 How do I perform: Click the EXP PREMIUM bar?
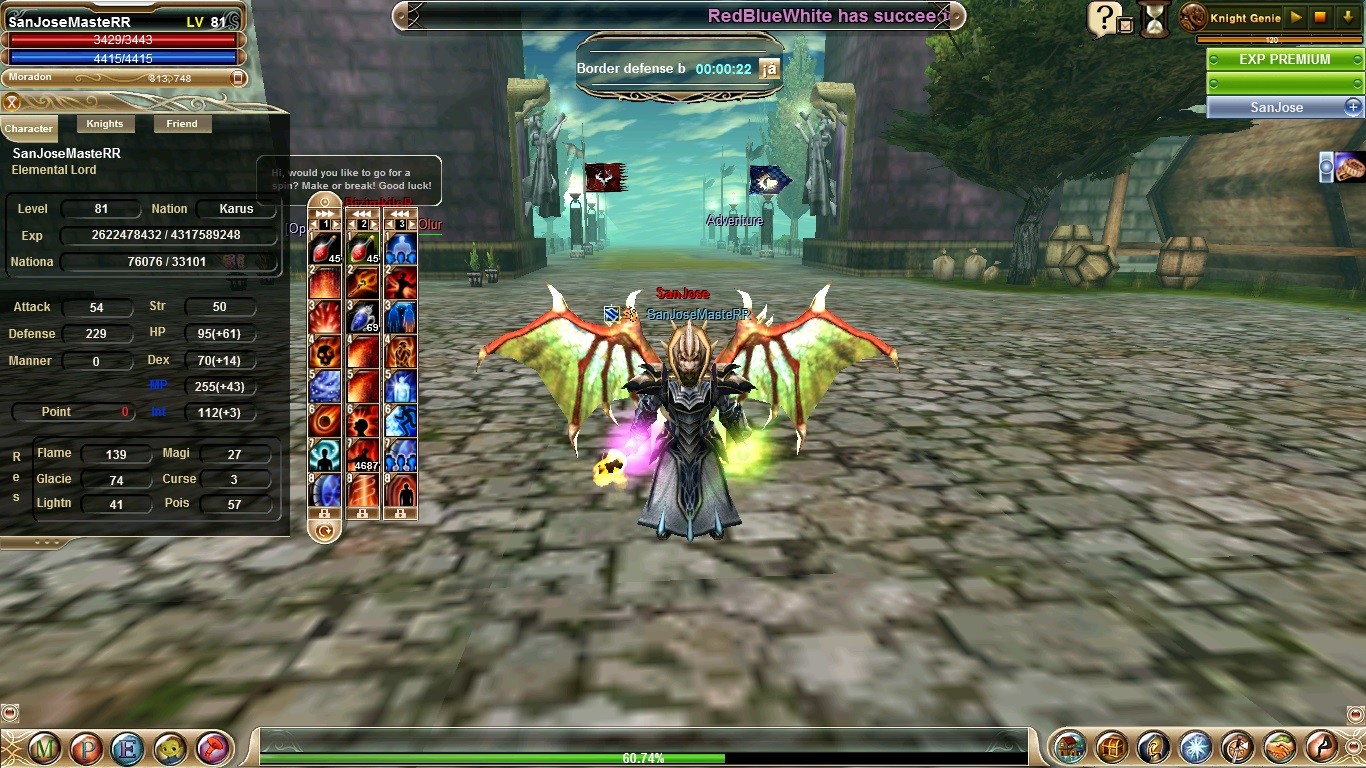(1284, 59)
